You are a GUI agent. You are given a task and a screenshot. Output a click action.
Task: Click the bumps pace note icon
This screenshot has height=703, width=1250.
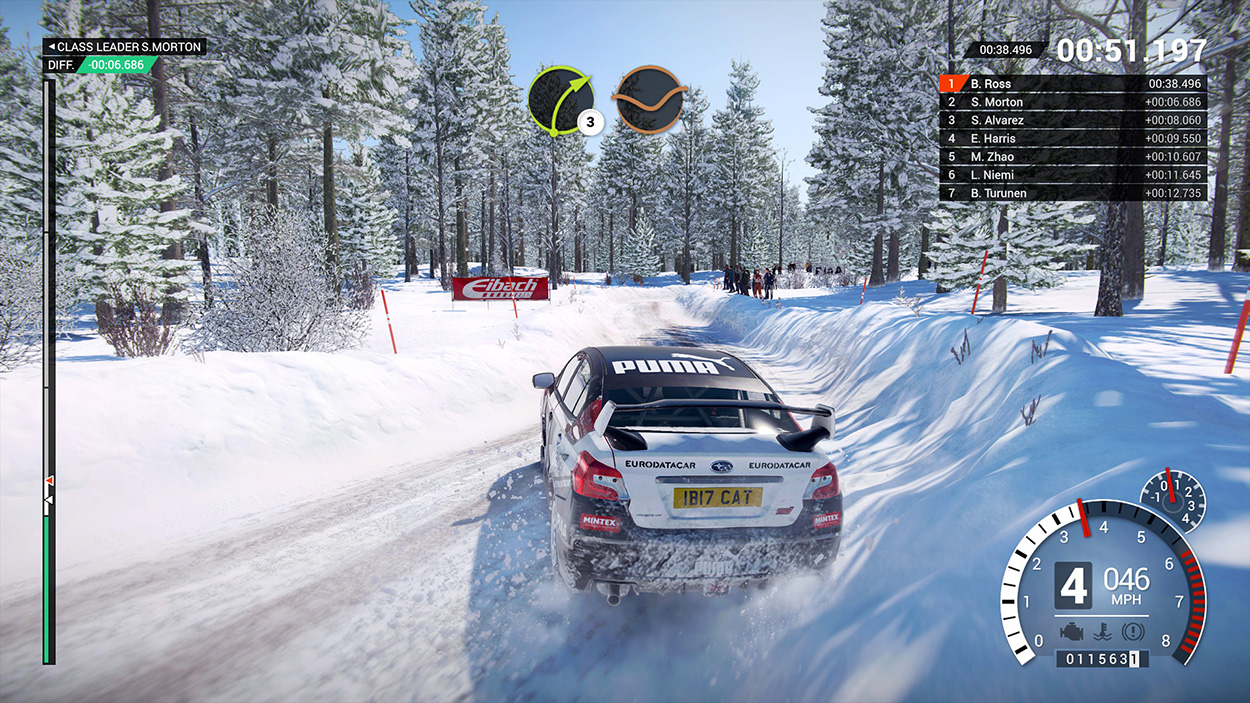650,100
